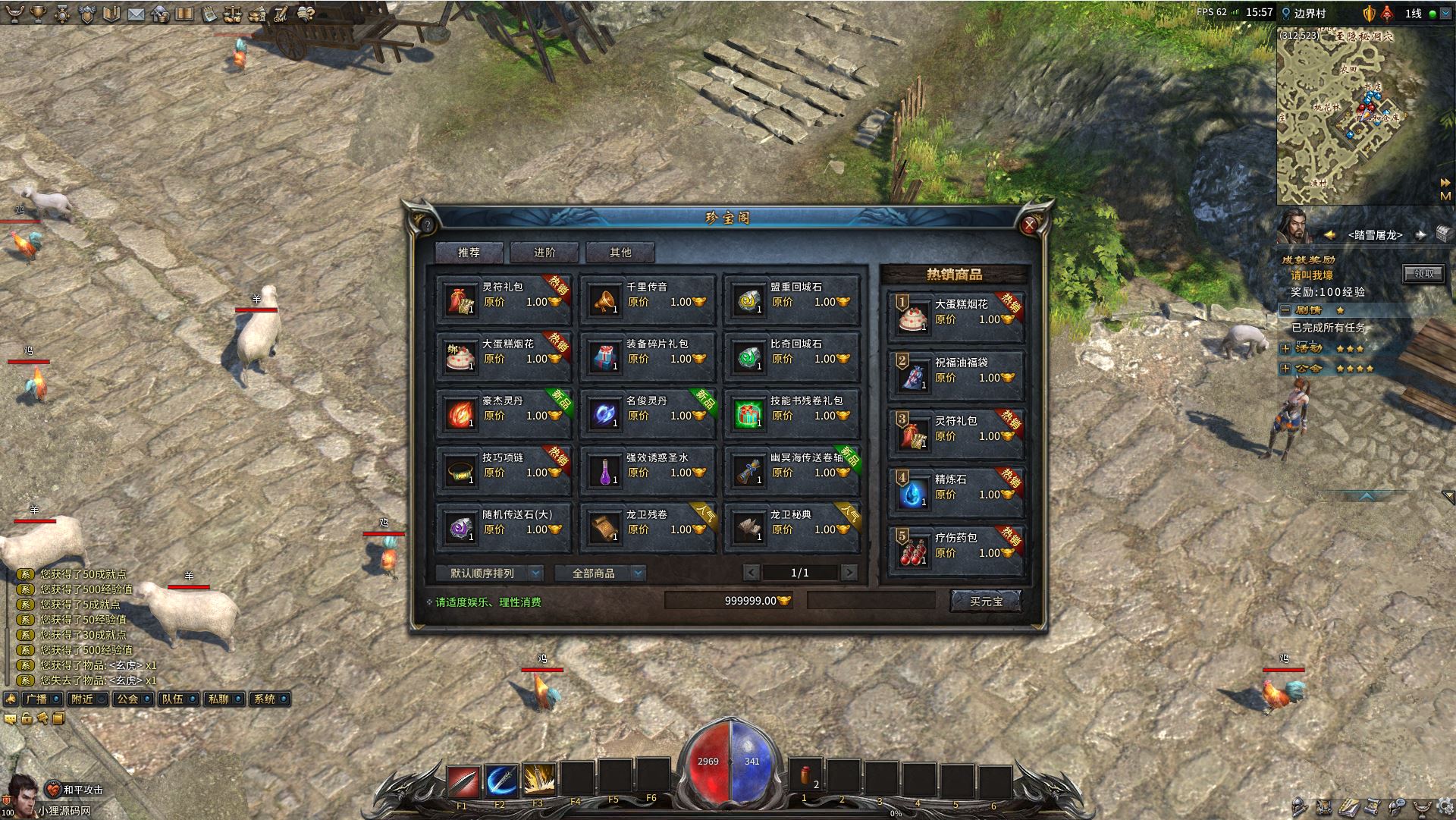Screen dimensions: 1456x820
Task: Toggle the 和平攻击 attack mode
Action: [x=77, y=790]
